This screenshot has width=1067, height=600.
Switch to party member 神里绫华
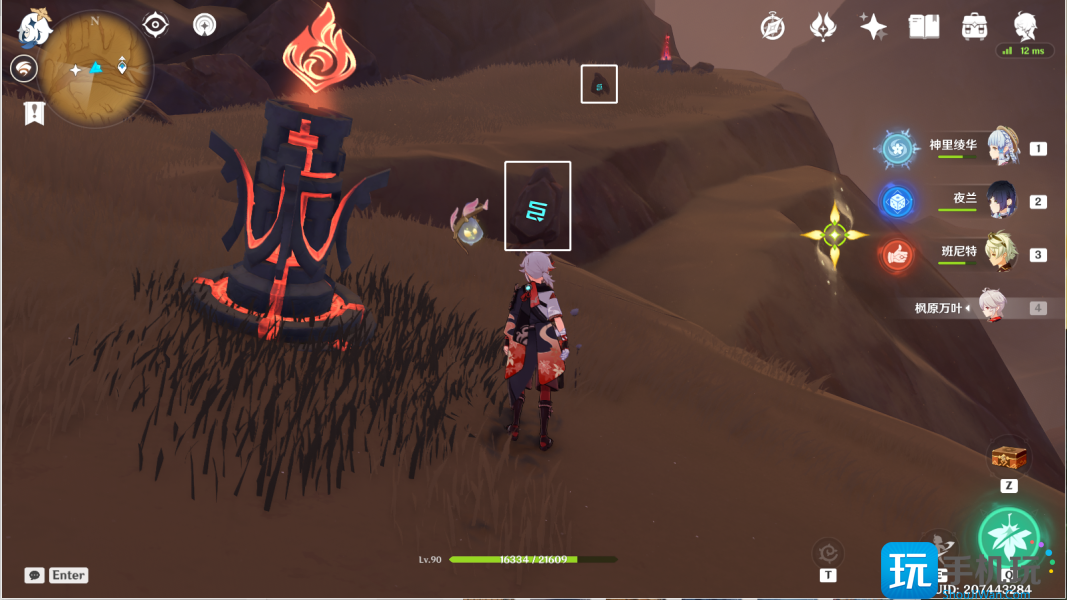click(1003, 148)
